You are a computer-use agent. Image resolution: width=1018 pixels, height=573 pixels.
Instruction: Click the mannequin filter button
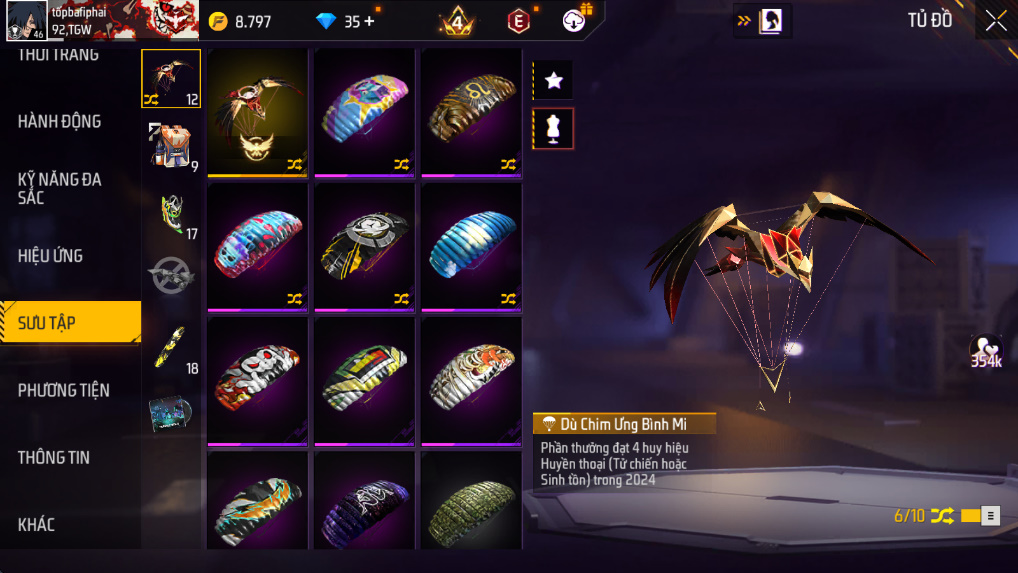[x=553, y=128]
